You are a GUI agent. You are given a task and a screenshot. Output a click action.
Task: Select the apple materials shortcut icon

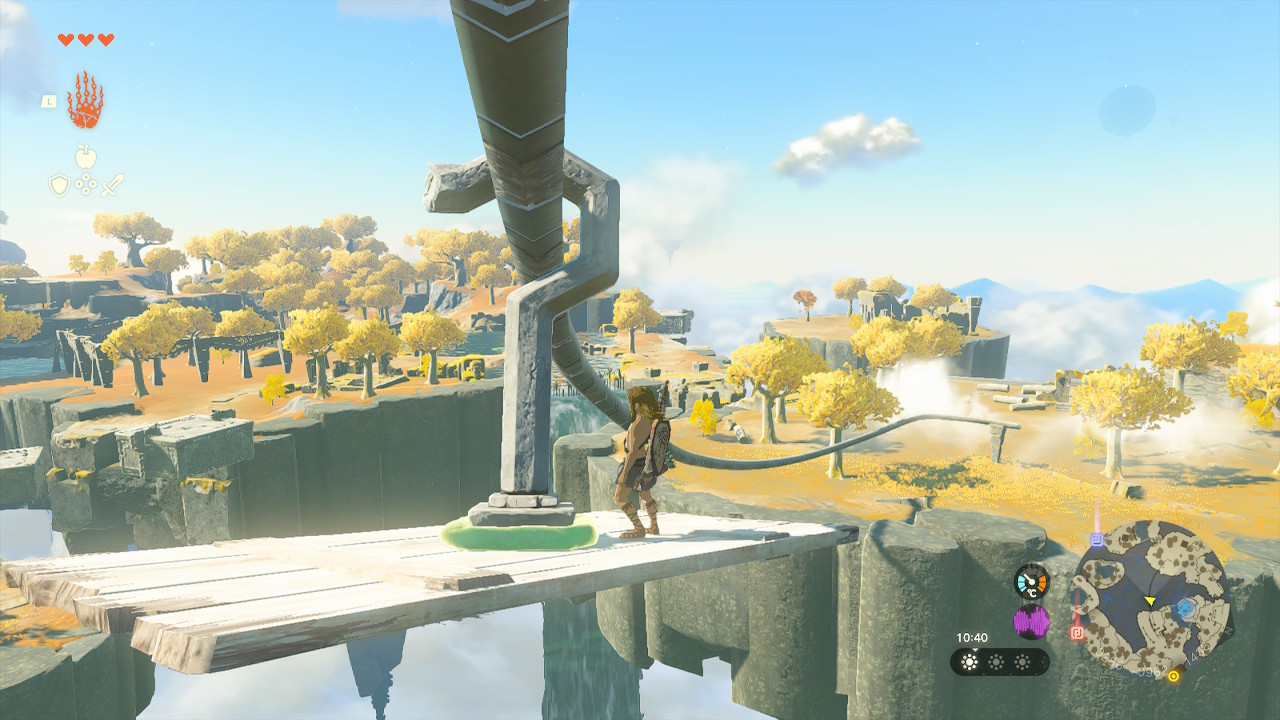[86, 156]
